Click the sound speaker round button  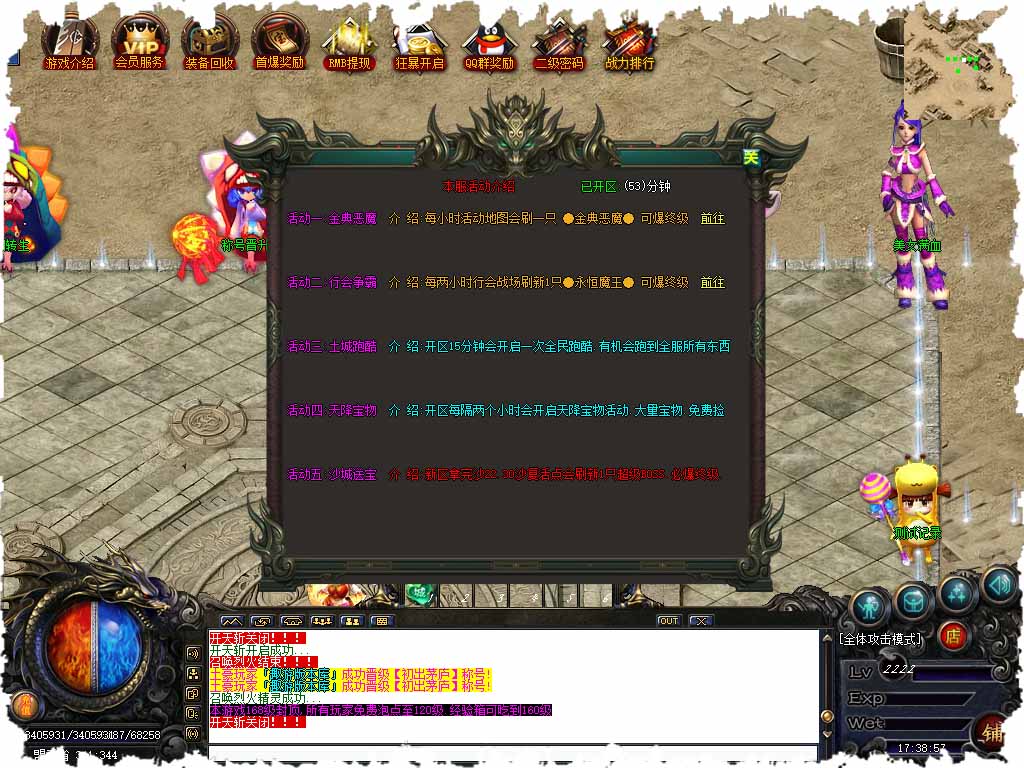click(x=999, y=586)
